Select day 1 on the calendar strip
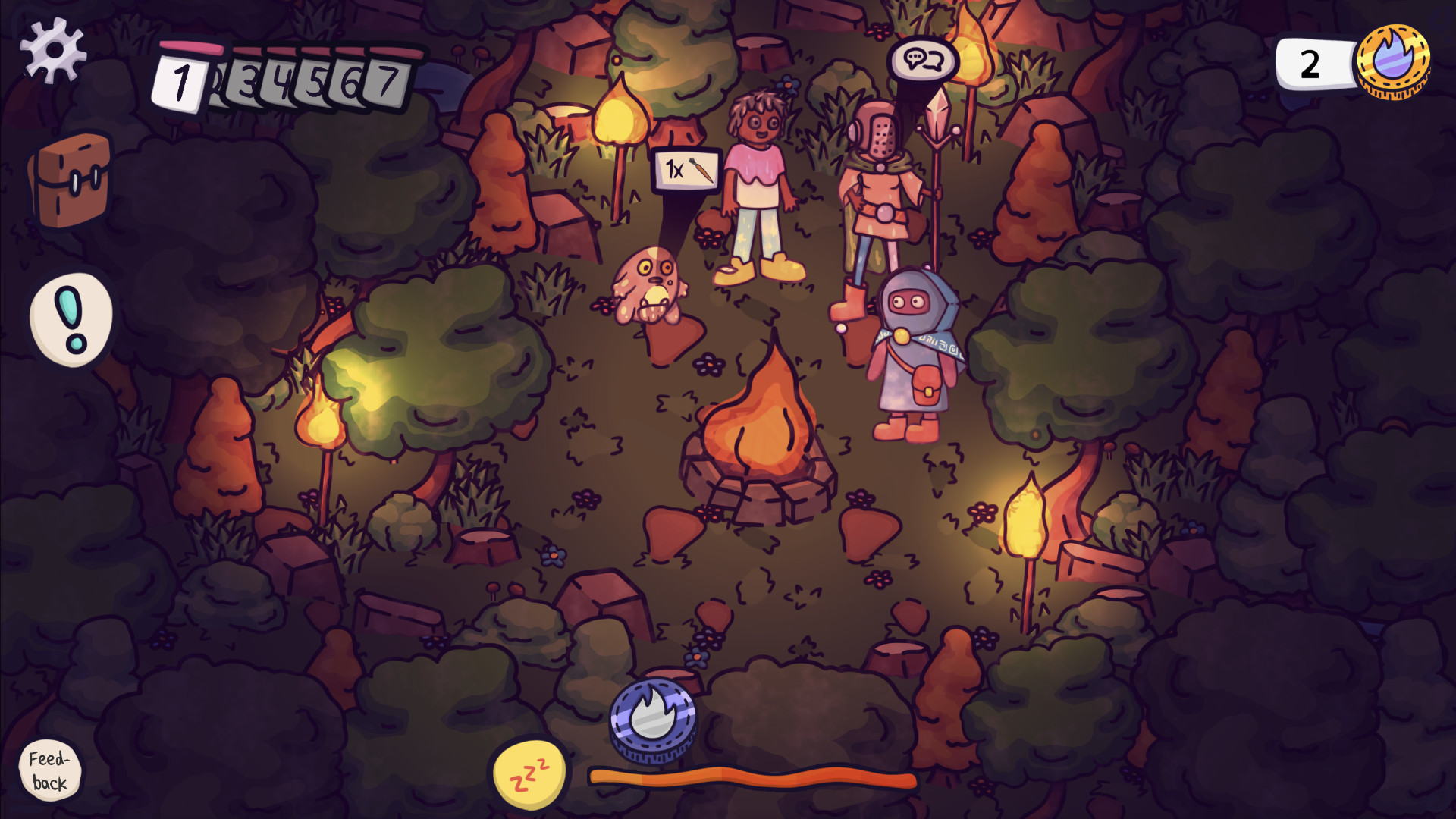 pyautogui.click(x=182, y=82)
